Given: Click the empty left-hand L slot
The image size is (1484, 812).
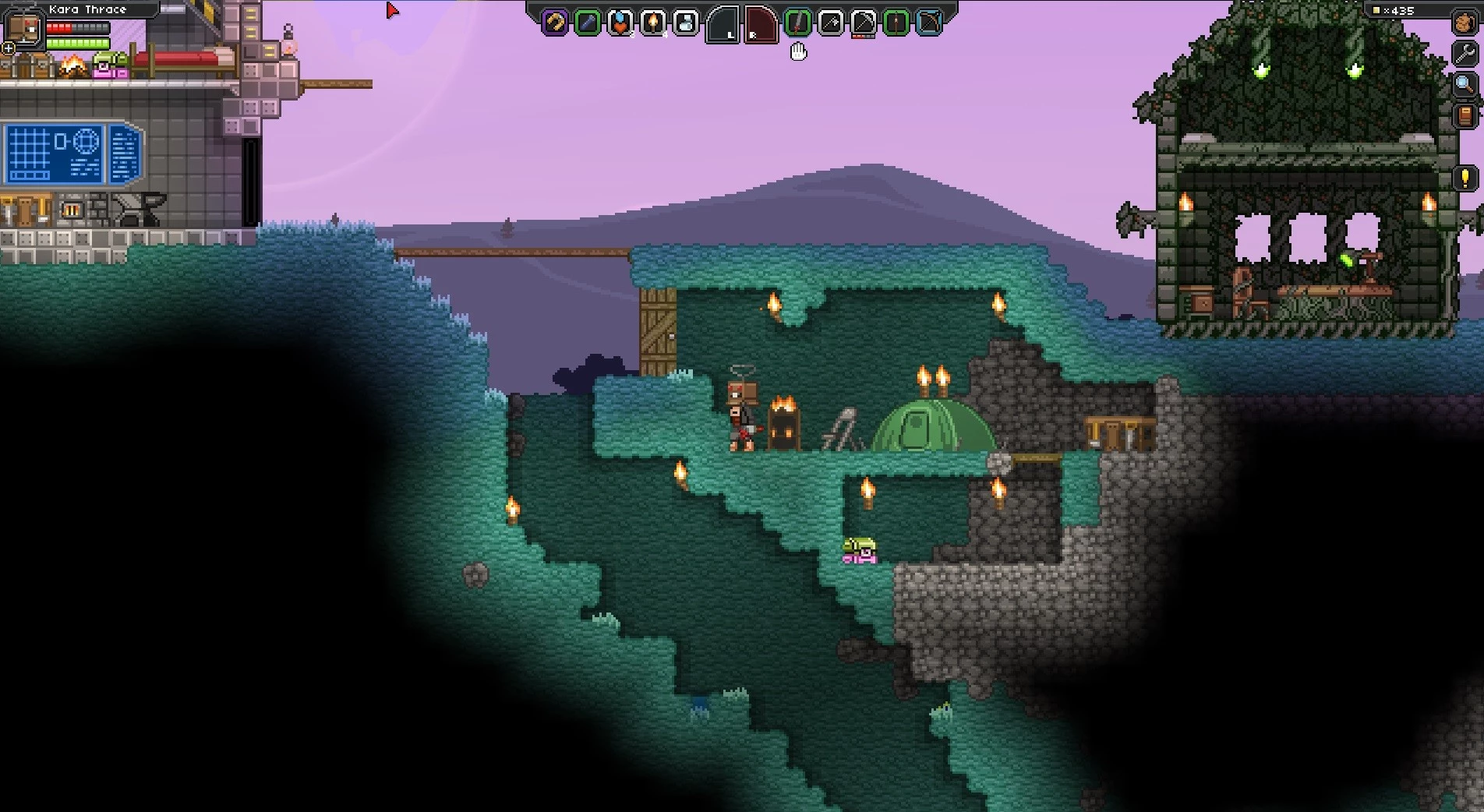Looking at the screenshot, I should [723, 24].
